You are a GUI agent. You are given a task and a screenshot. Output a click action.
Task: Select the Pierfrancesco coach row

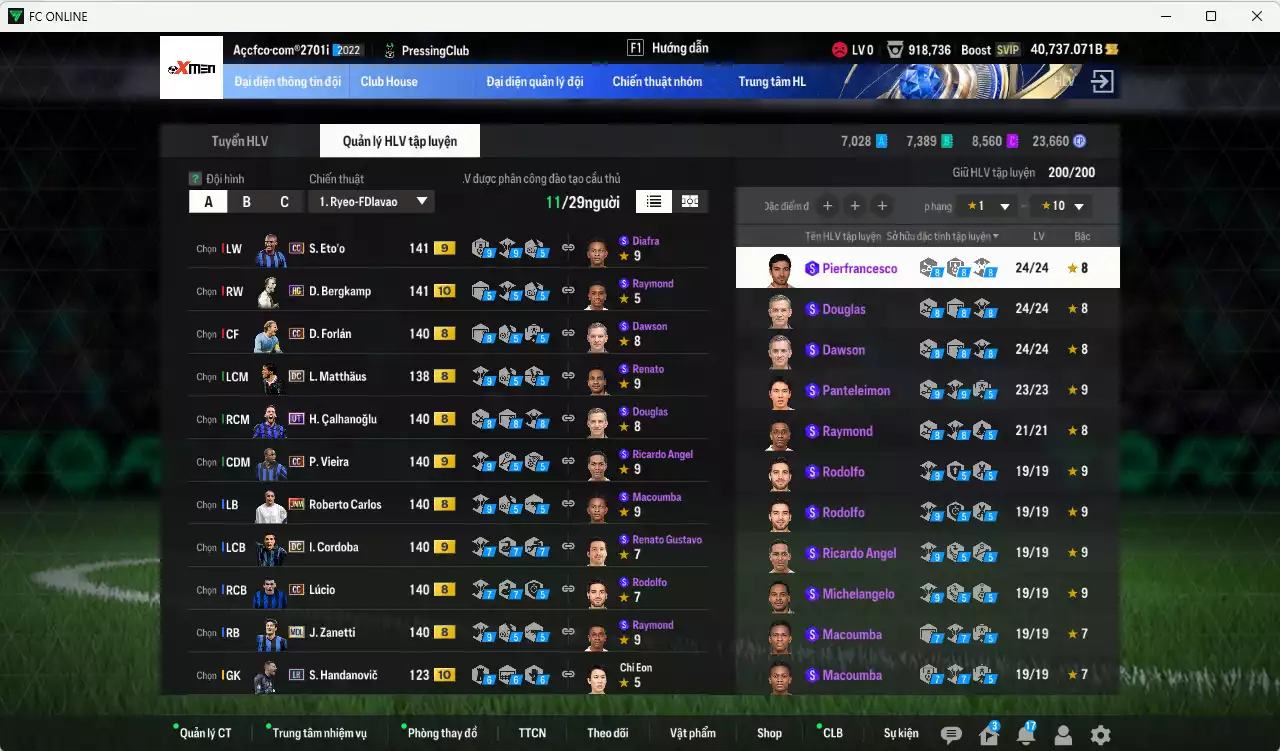coord(927,268)
